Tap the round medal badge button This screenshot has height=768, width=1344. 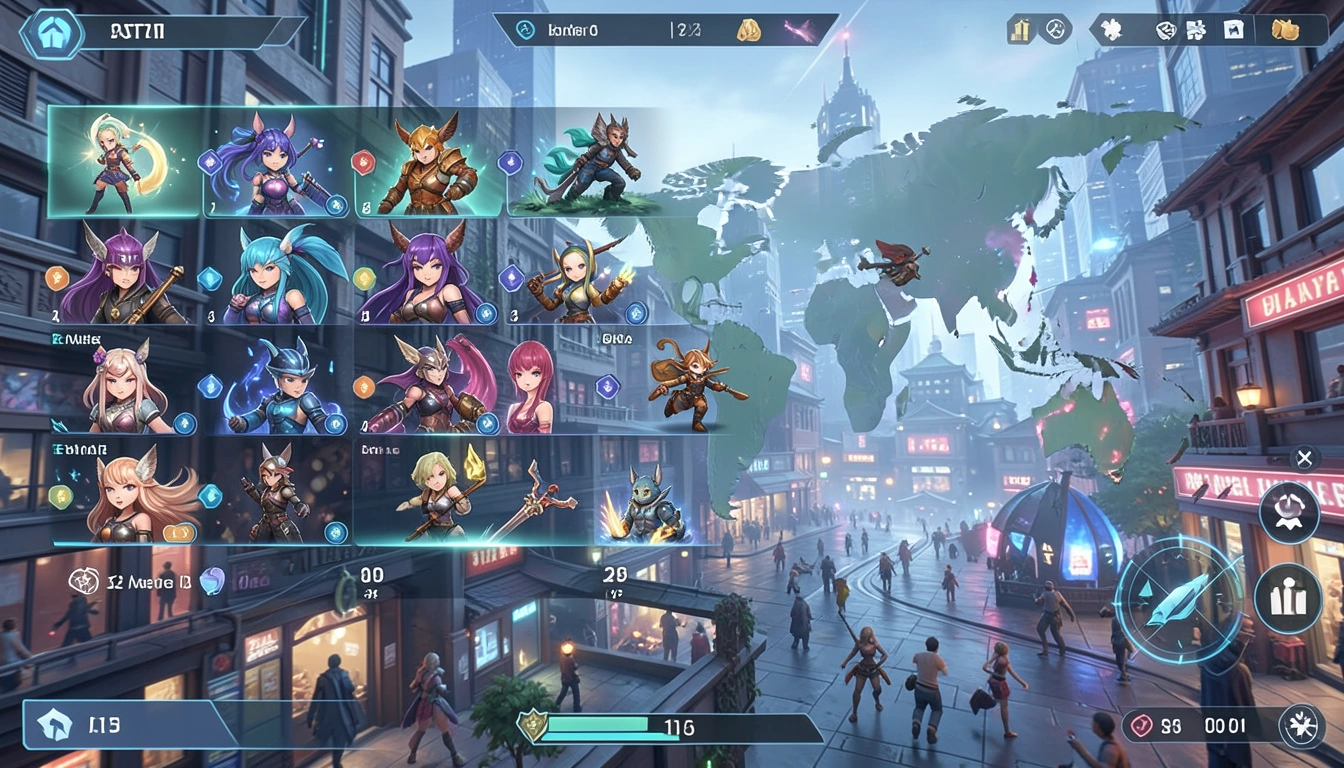point(1288,513)
